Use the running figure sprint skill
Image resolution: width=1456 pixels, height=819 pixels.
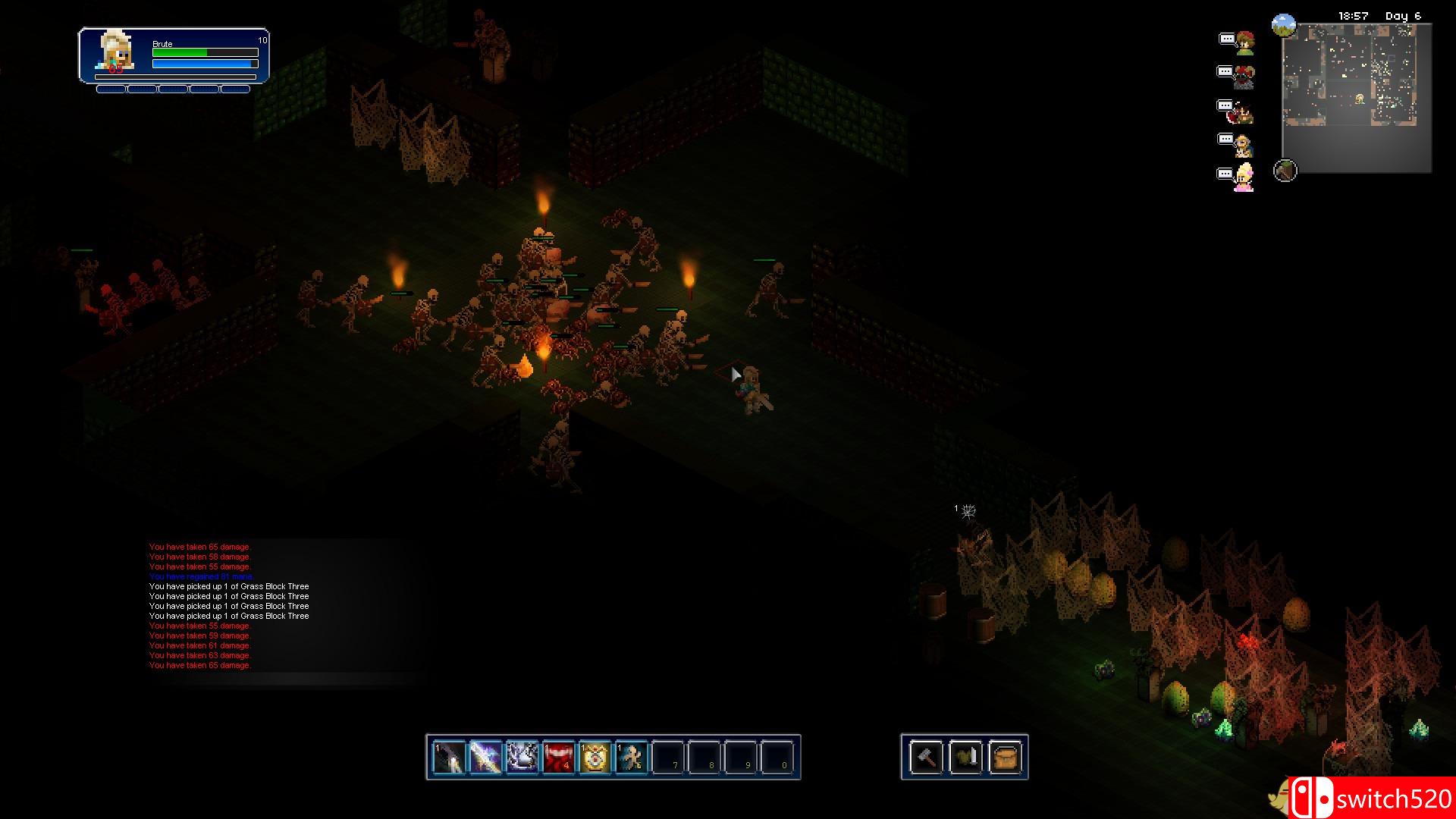click(x=631, y=757)
